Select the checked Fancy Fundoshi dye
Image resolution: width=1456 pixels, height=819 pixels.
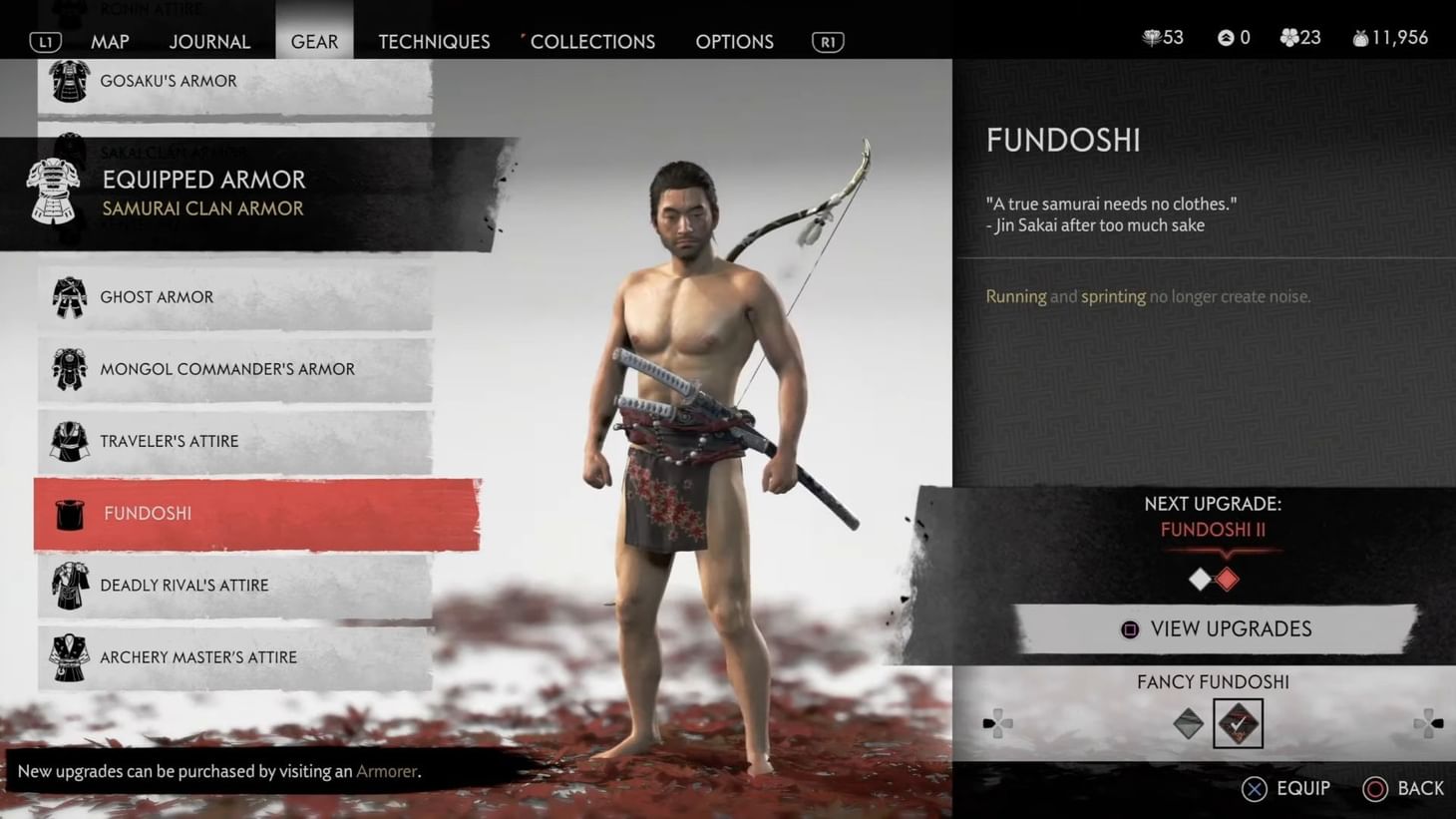coord(1238,721)
